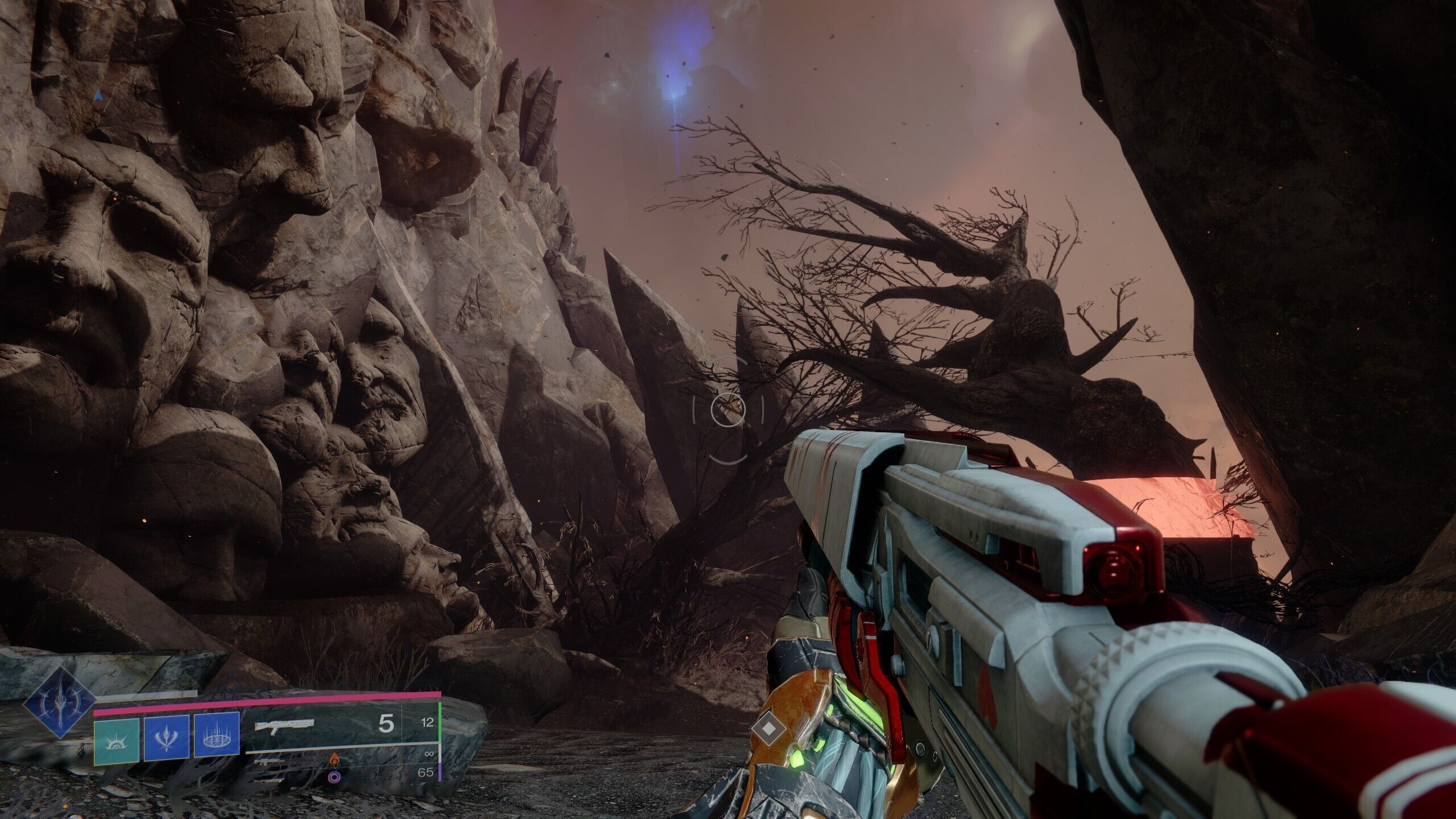1456x819 pixels.
Task: Use the teal grenade ability icon
Action: [117, 739]
